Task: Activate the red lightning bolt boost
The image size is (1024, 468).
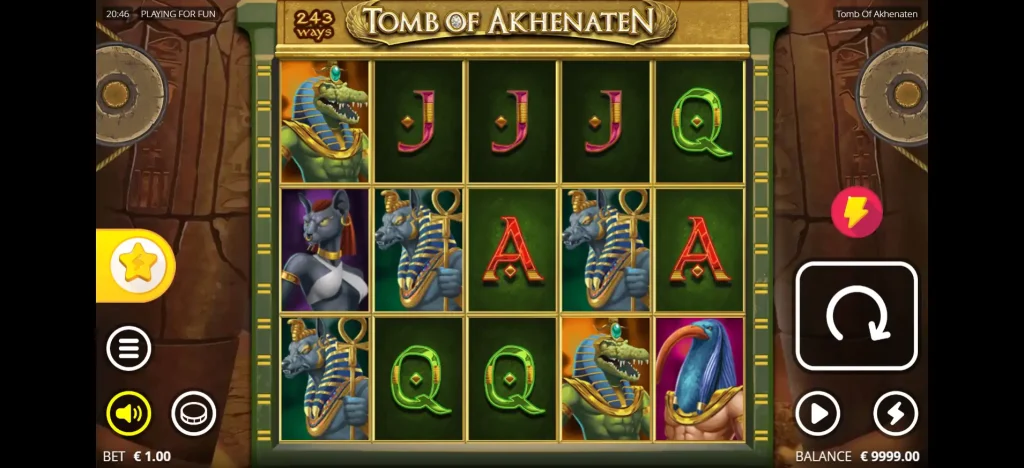Action: [x=857, y=212]
